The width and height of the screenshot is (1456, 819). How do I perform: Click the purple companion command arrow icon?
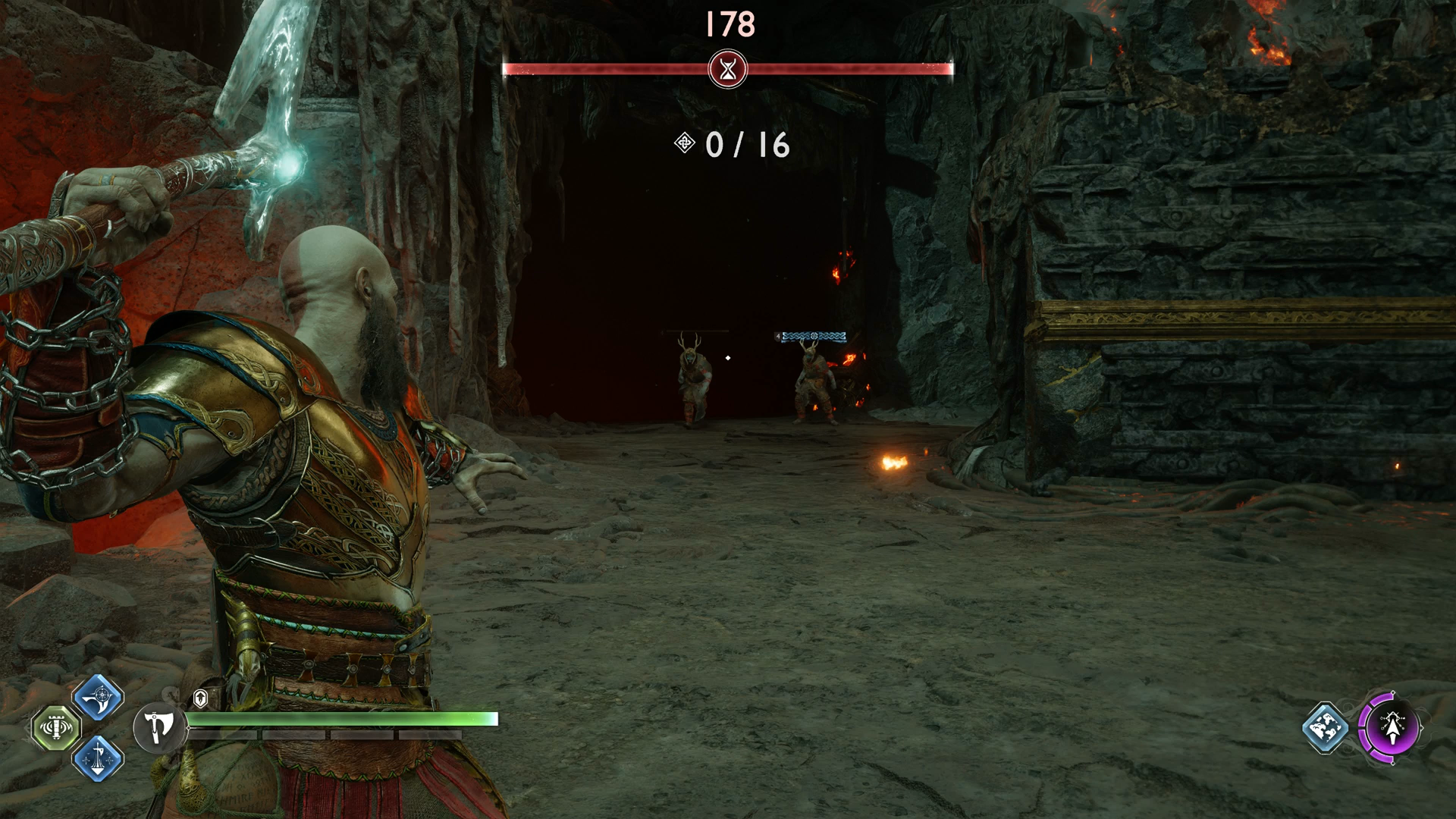(1392, 727)
